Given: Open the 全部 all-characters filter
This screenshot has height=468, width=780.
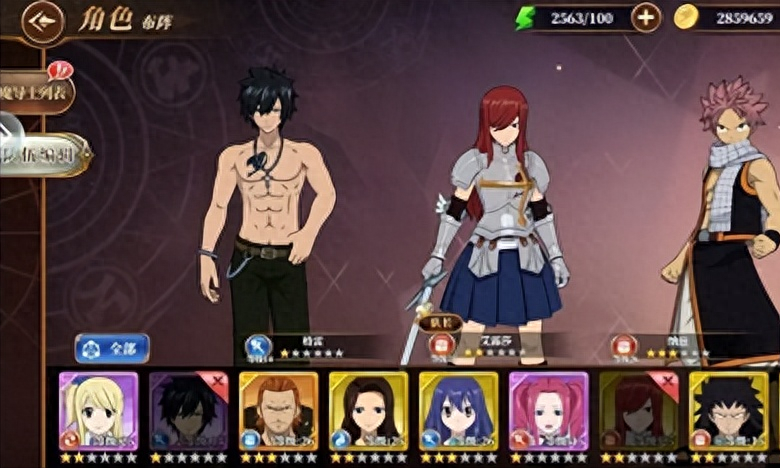Looking at the screenshot, I should pos(112,348).
